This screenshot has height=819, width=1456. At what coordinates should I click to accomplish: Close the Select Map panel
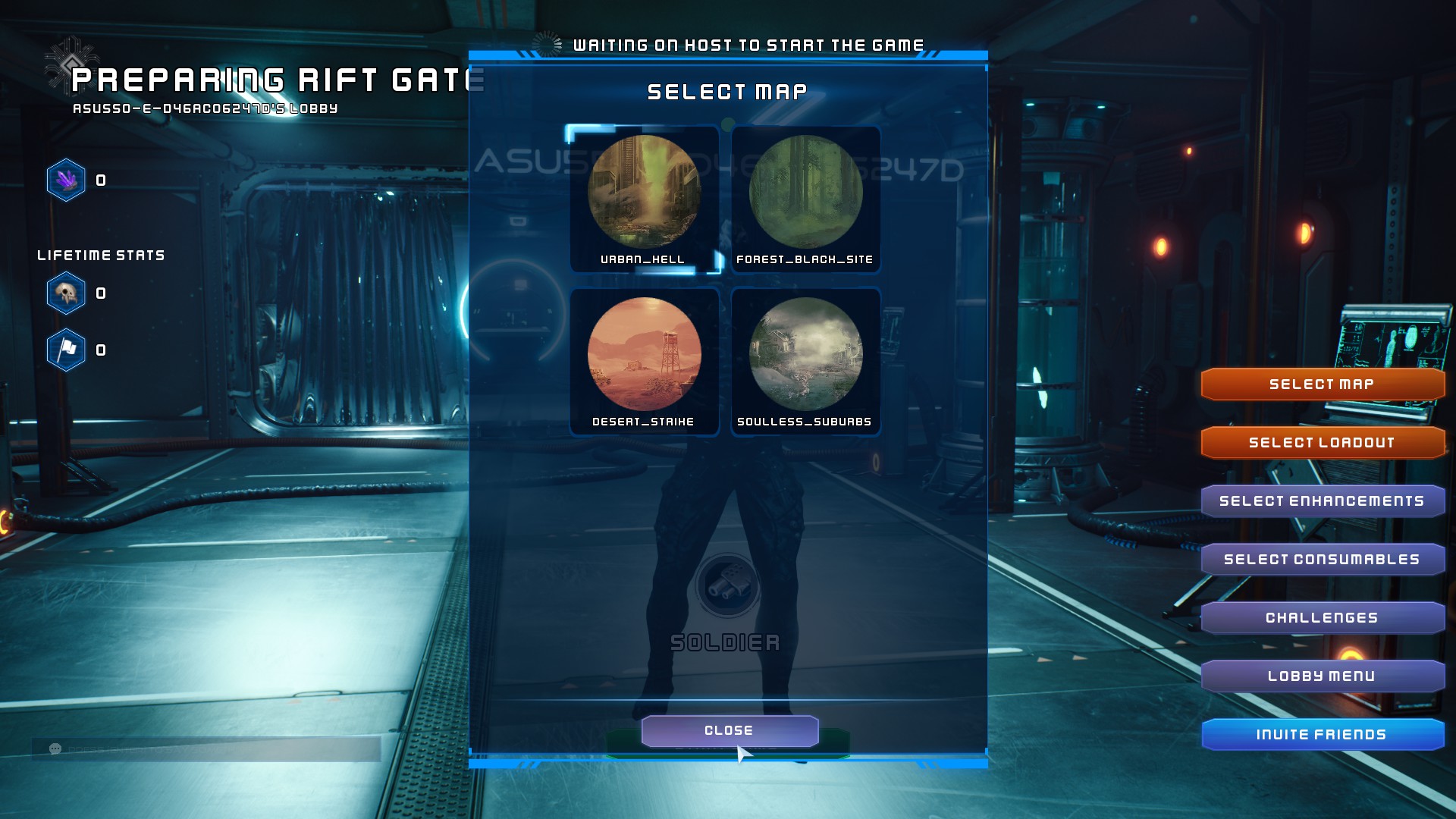729,730
